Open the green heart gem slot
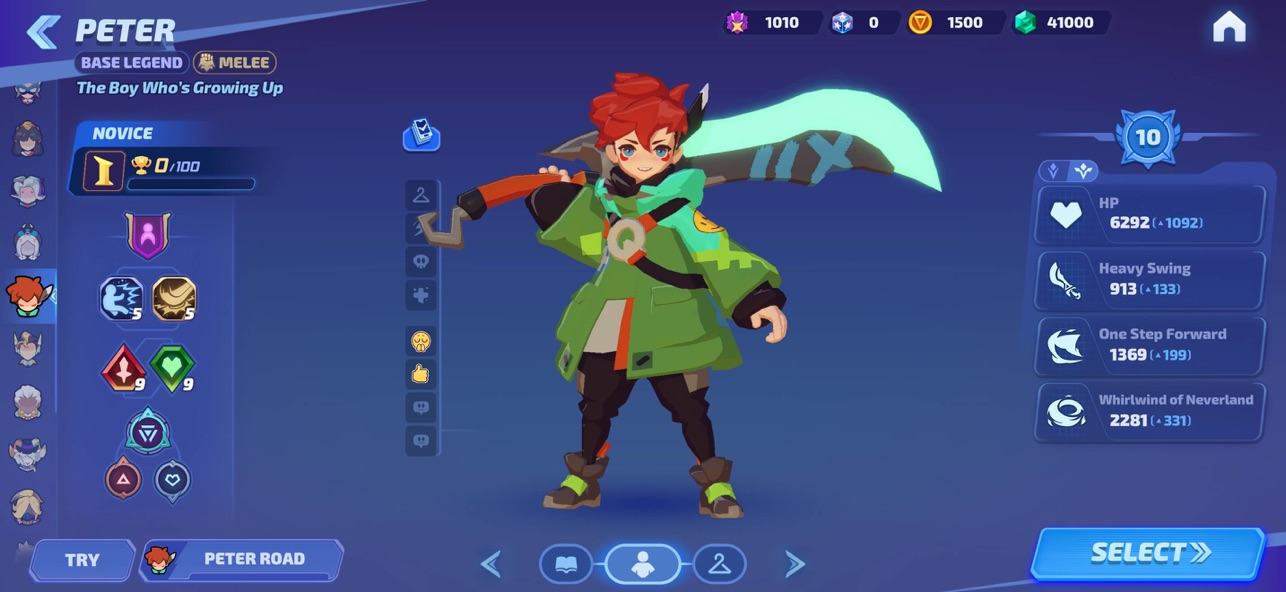The height and width of the screenshot is (592, 1286). (171, 368)
